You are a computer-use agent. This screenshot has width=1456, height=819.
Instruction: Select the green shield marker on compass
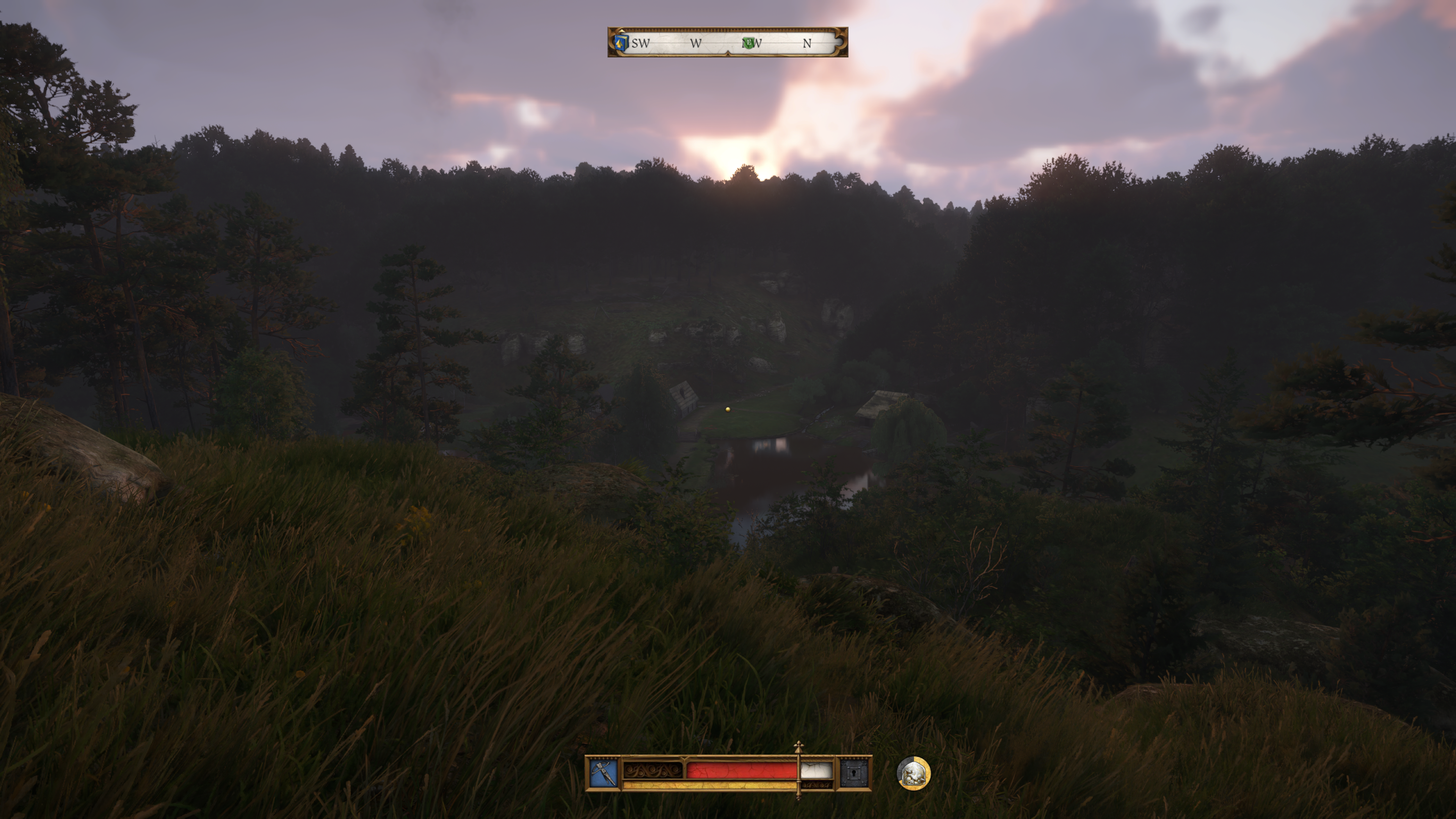click(x=748, y=42)
